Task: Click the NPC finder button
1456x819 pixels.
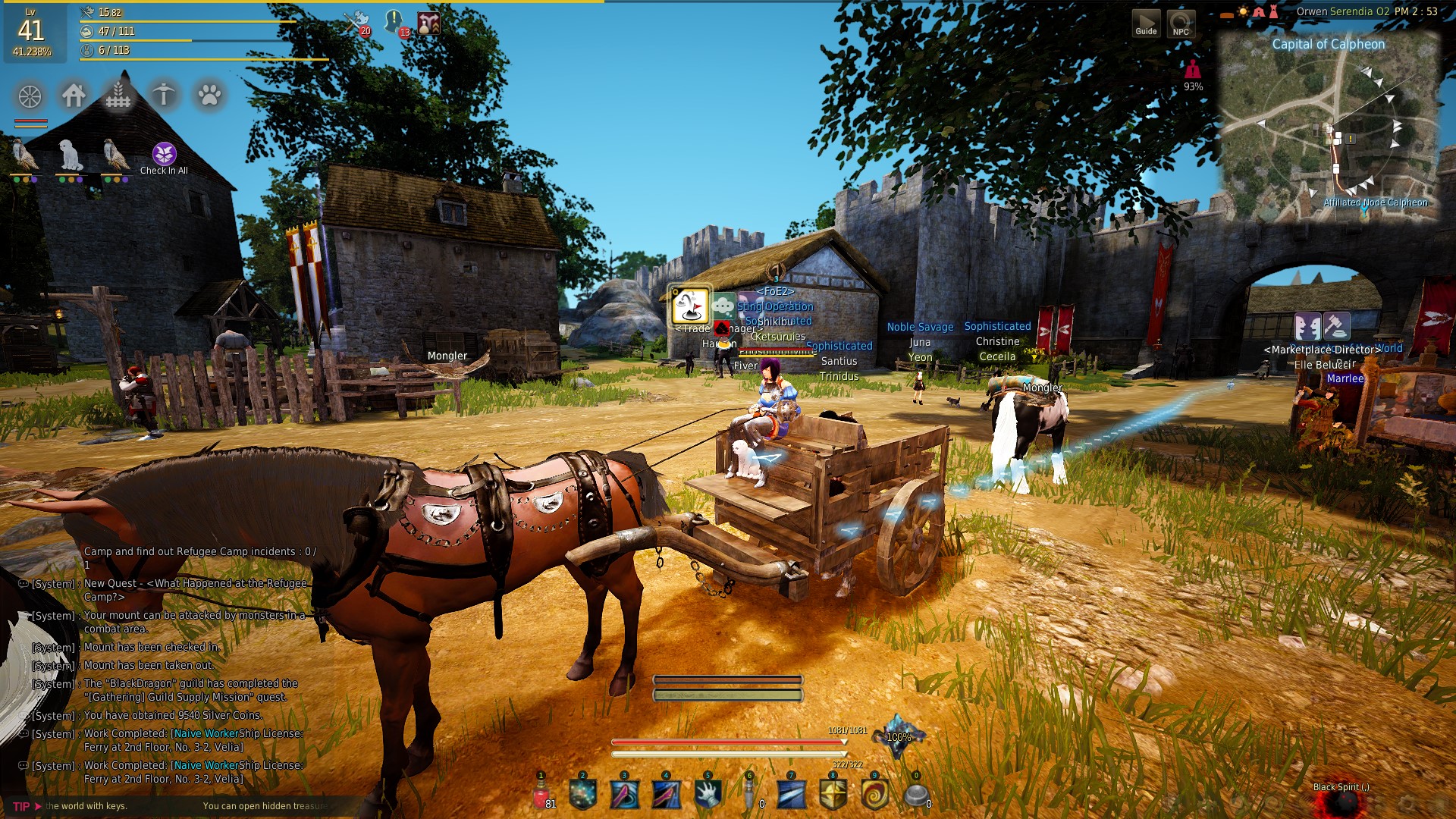Action: click(x=1181, y=23)
